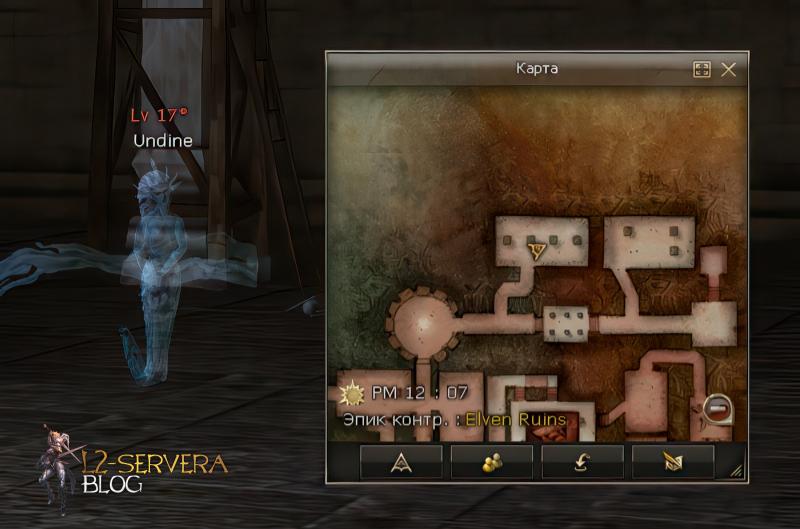This screenshot has width=800, height=529.
Task: Expand the map with the fullscreen icon
Action: [x=701, y=69]
